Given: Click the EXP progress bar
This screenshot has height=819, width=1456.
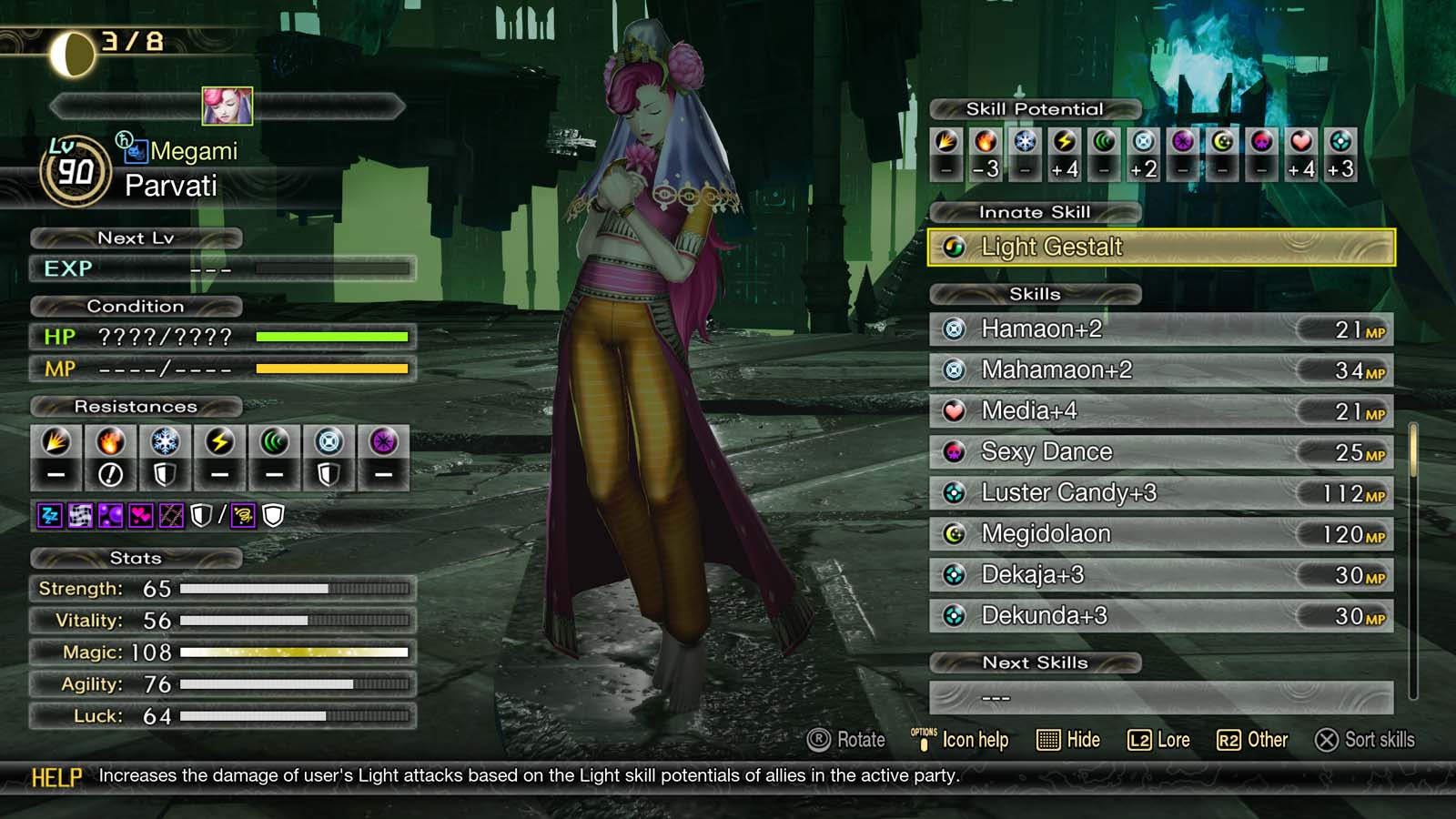Looking at the screenshot, I should [x=332, y=269].
